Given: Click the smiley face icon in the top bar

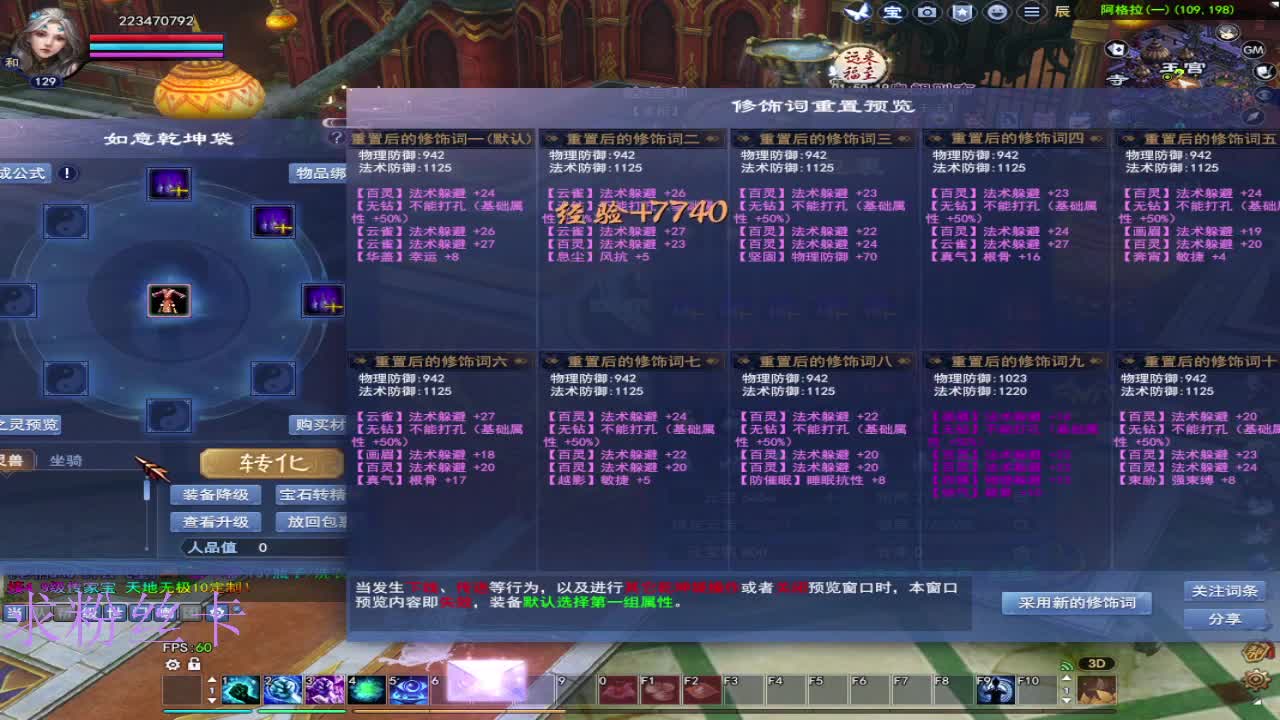Looking at the screenshot, I should pyautogui.click(x=997, y=13).
